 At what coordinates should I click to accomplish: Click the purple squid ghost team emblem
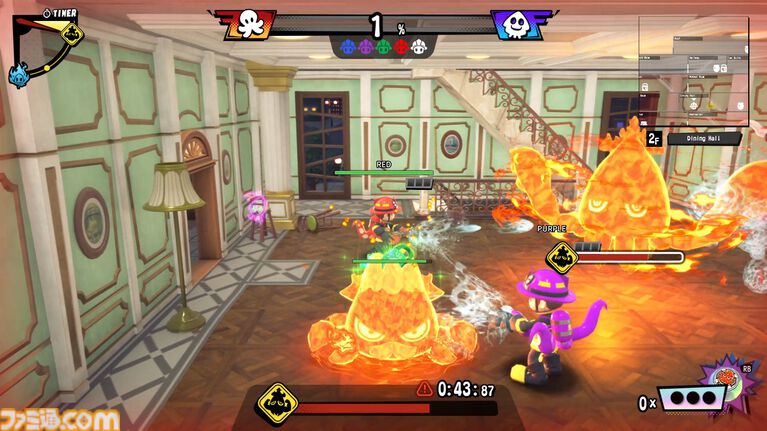point(517,24)
